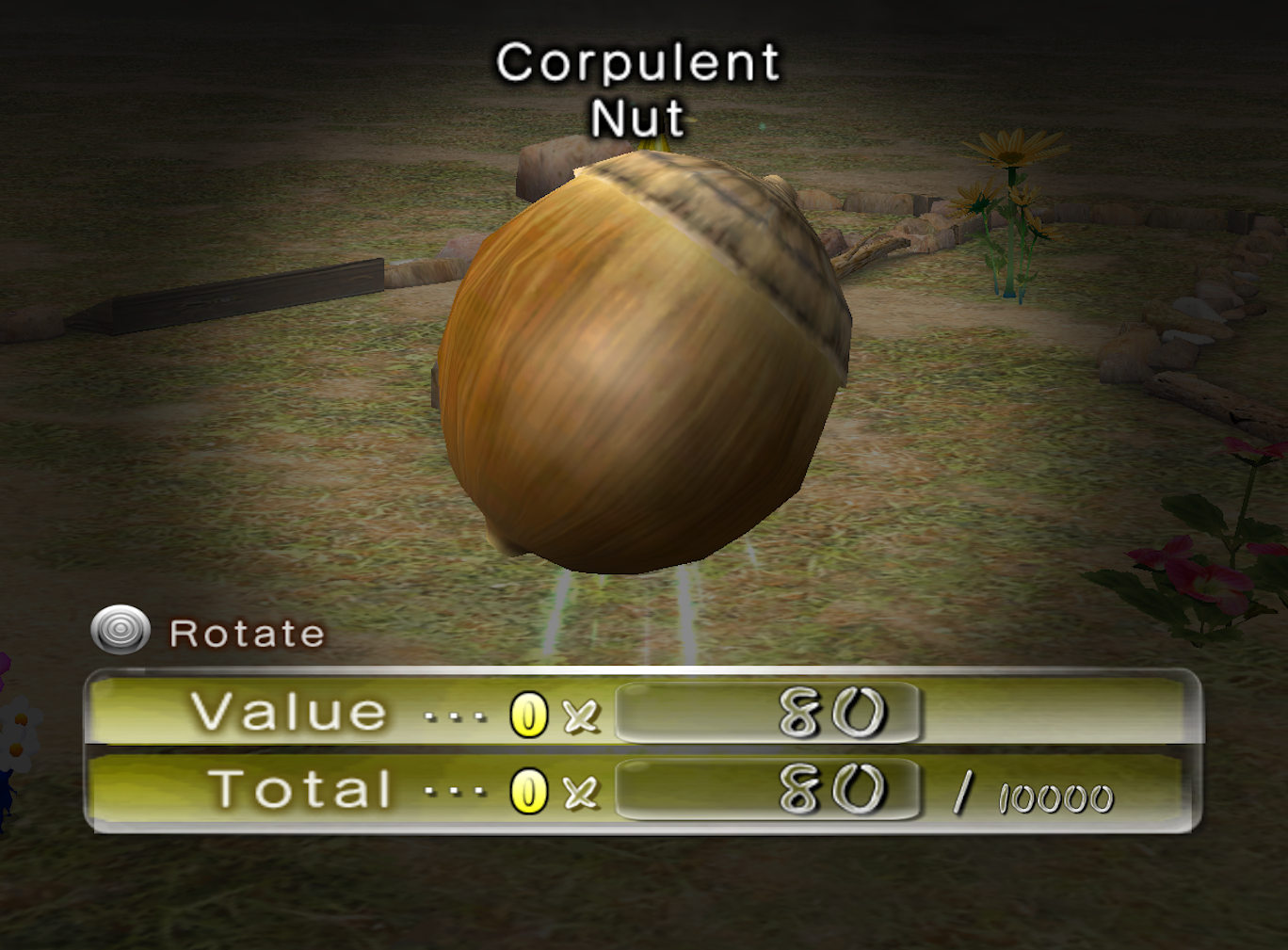This screenshot has width=1288, height=950.
Task: Expand the Value amount field showing 80
Action: (x=767, y=713)
